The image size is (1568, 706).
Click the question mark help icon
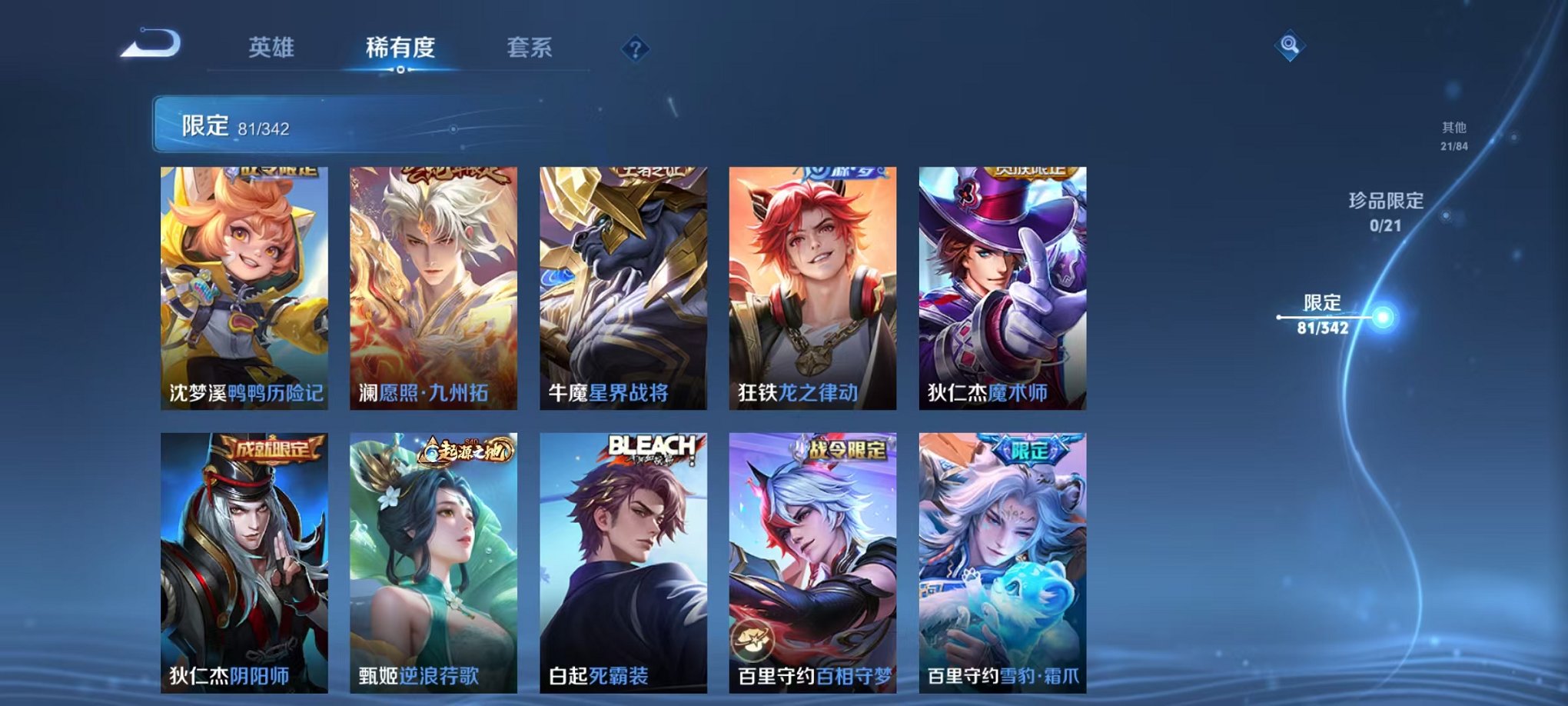pyautogui.click(x=634, y=49)
